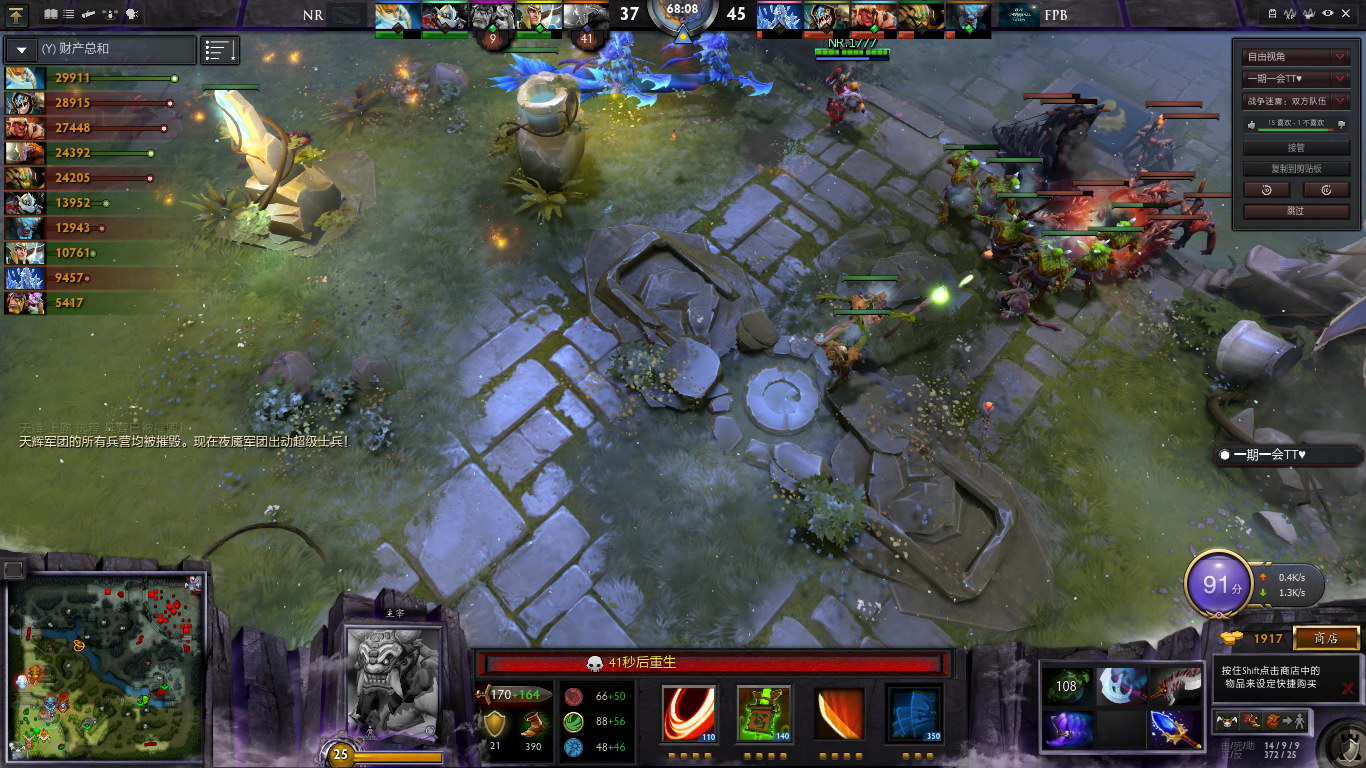Viewport: 1366px width, 768px height.
Task: Give the broadcast a thumbs-up
Action: (x=1250, y=124)
